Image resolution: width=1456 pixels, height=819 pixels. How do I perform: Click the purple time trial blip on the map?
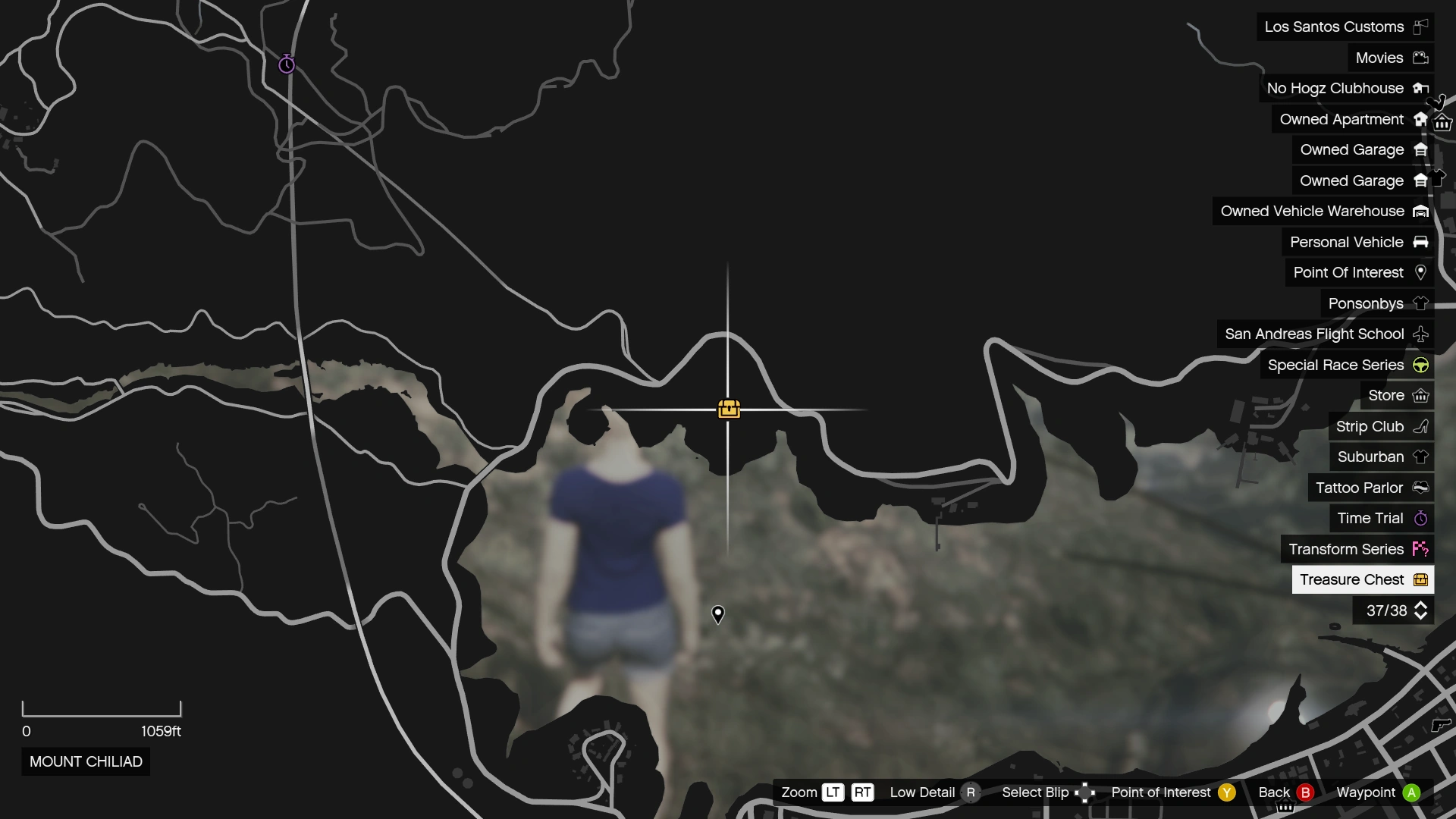[x=286, y=64]
